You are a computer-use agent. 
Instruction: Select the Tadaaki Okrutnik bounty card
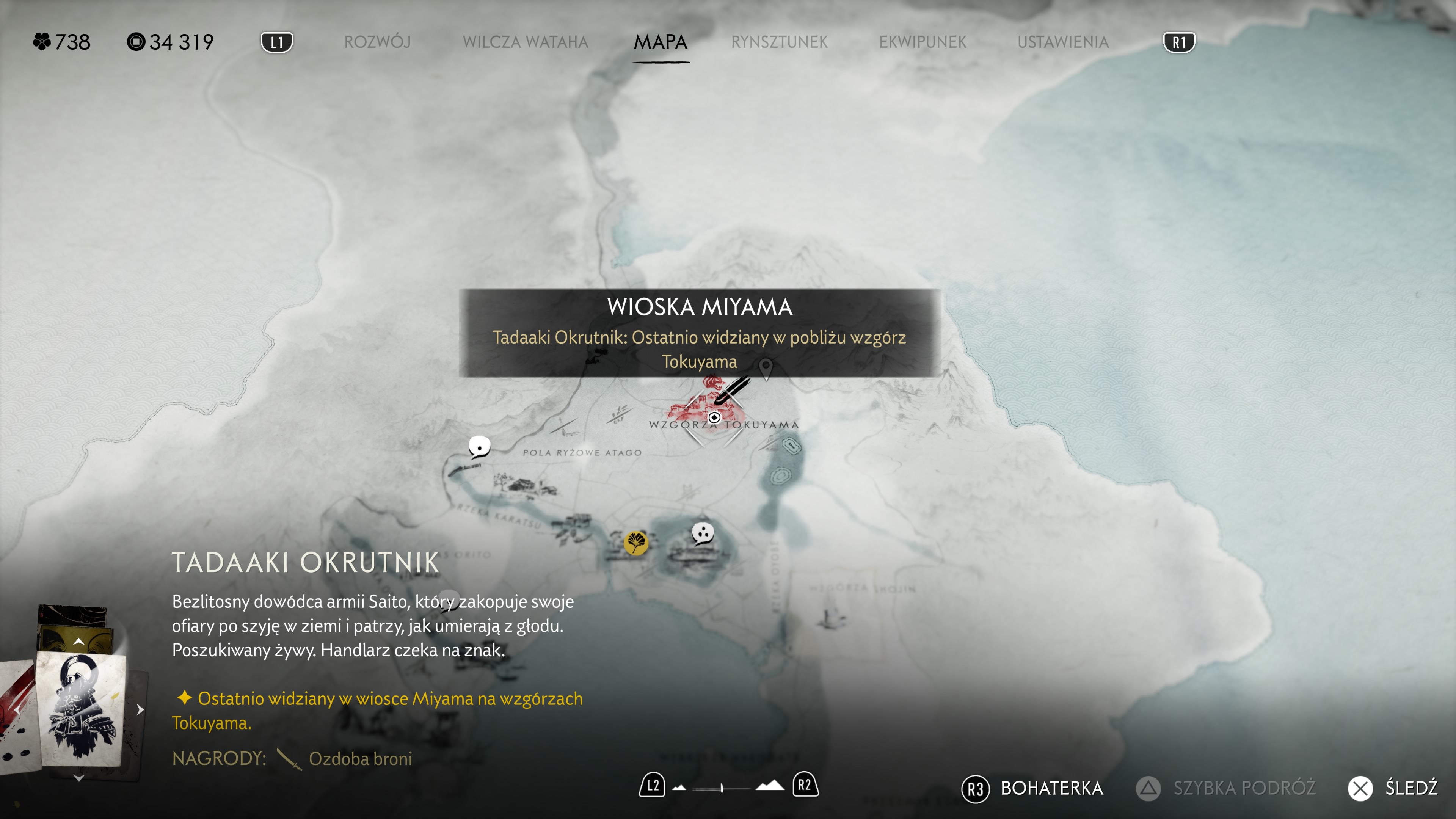click(x=81, y=709)
